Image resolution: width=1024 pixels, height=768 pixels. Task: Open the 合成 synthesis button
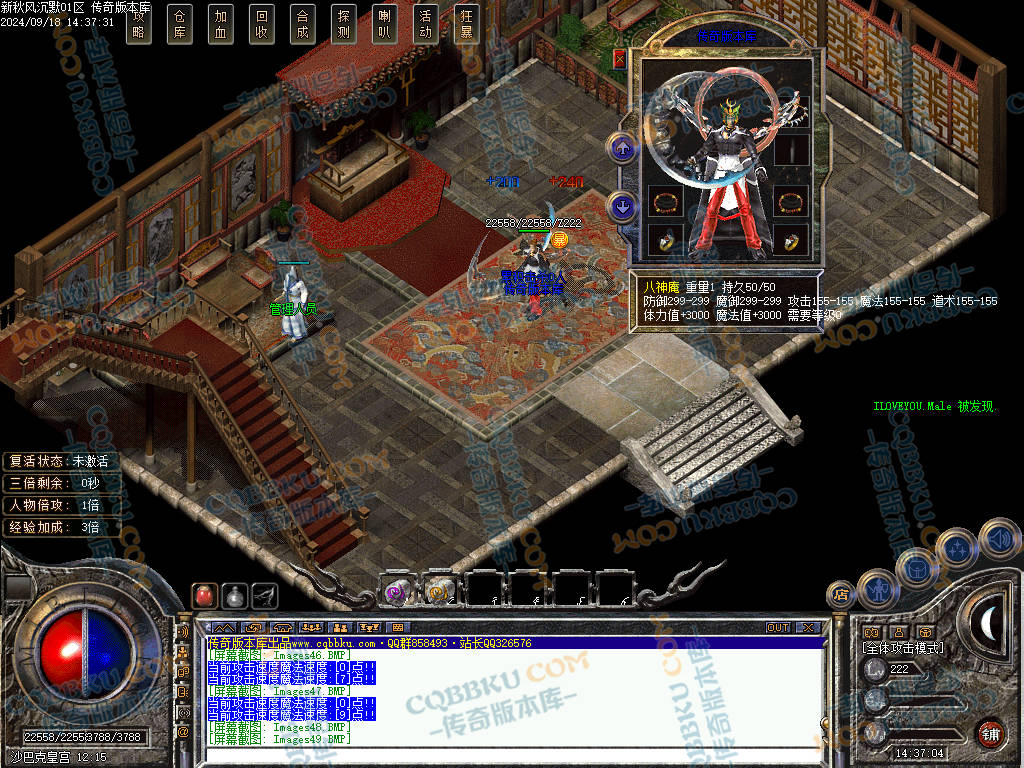[302, 23]
